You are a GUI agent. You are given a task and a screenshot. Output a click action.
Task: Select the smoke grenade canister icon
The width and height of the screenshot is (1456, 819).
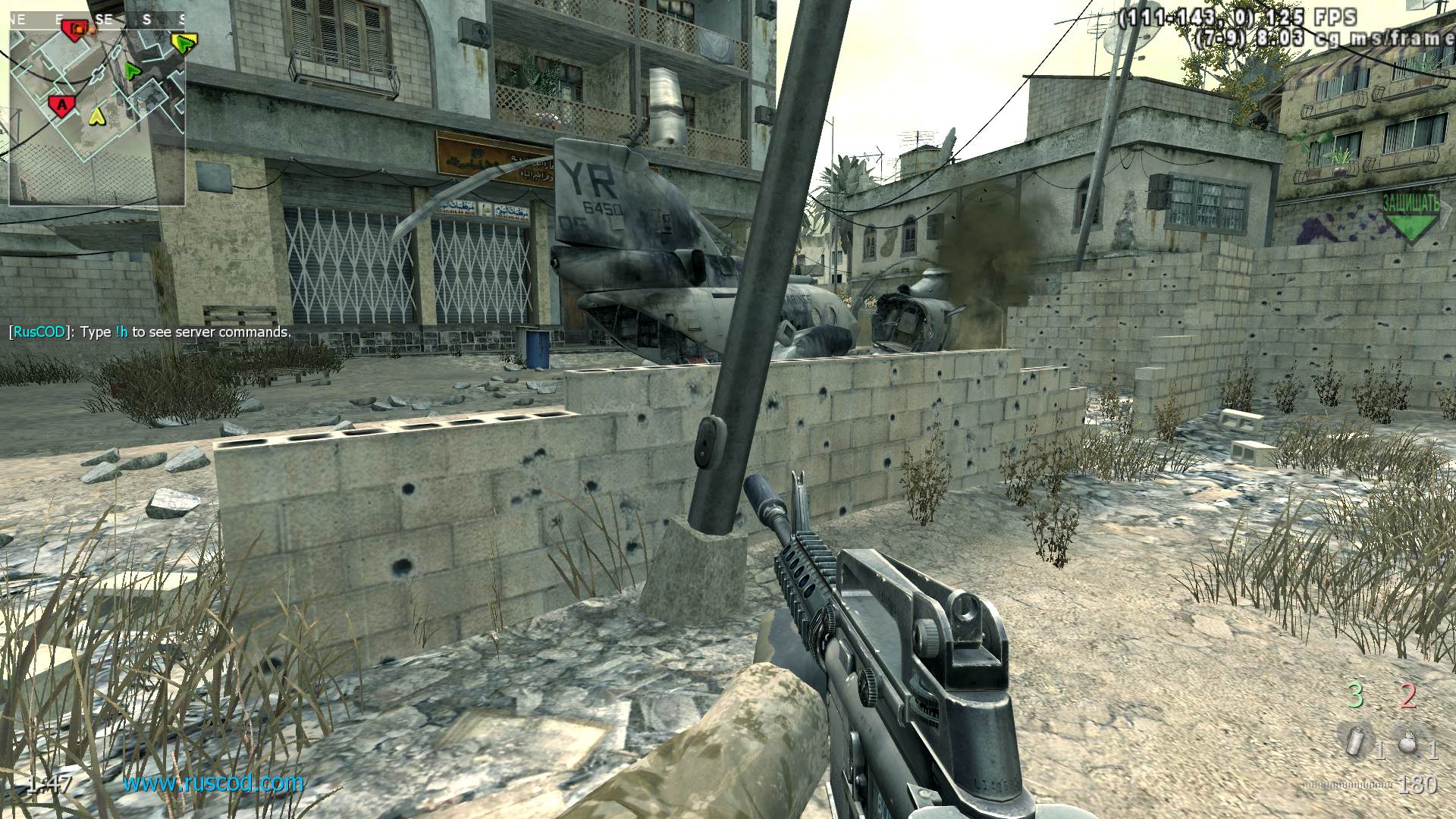click(x=1353, y=742)
